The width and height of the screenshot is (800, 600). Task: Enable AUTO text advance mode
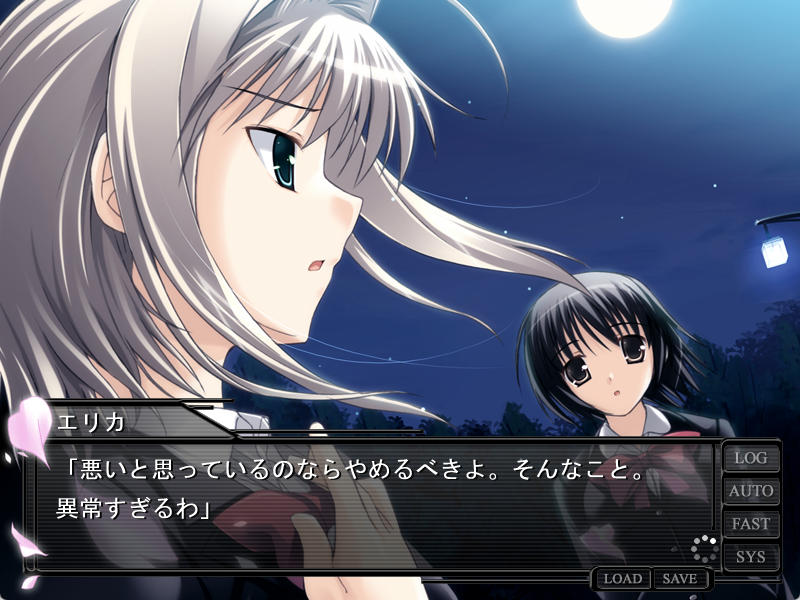[751, 491]
